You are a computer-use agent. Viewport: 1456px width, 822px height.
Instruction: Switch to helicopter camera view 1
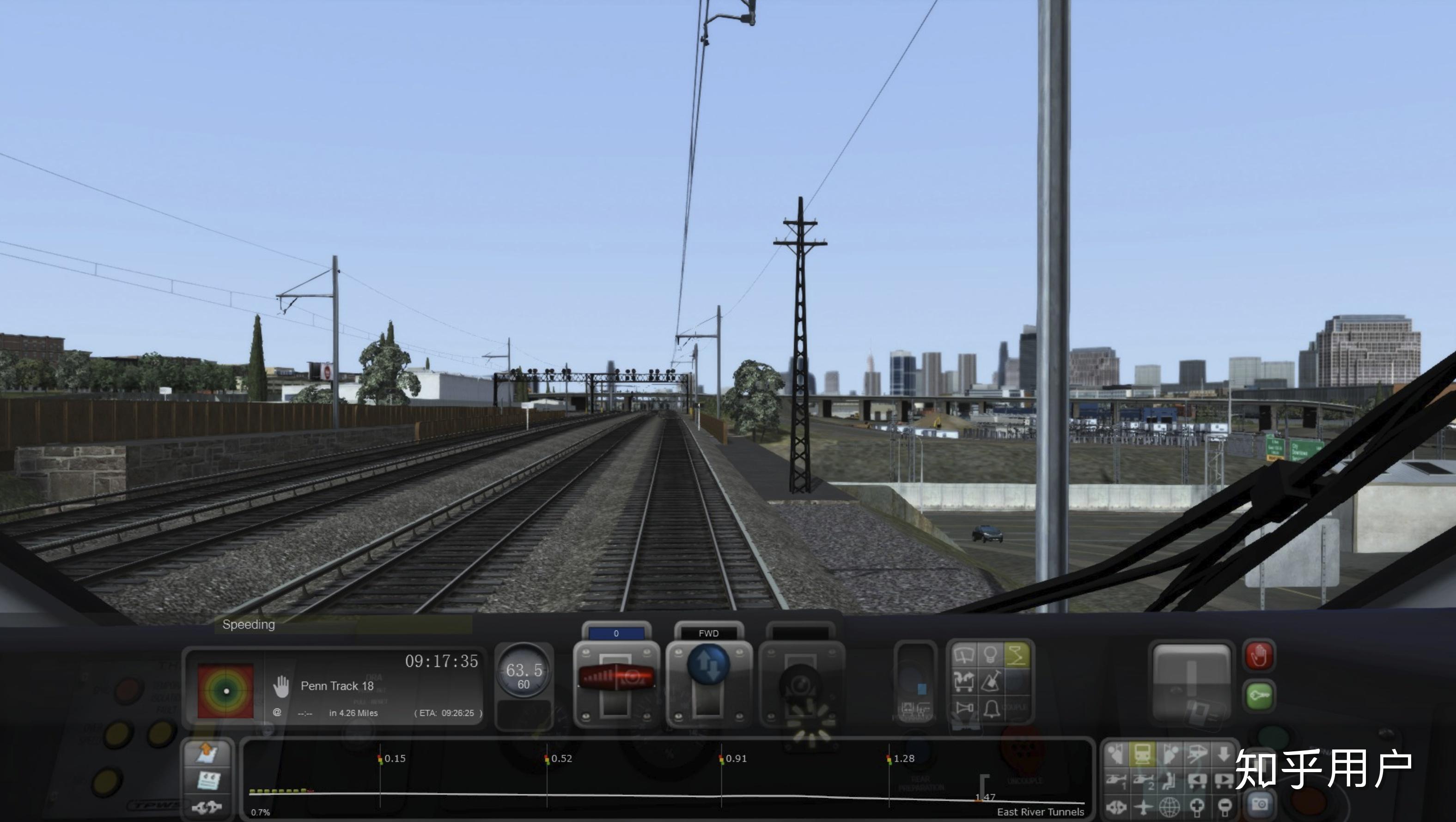[1116, 781]
